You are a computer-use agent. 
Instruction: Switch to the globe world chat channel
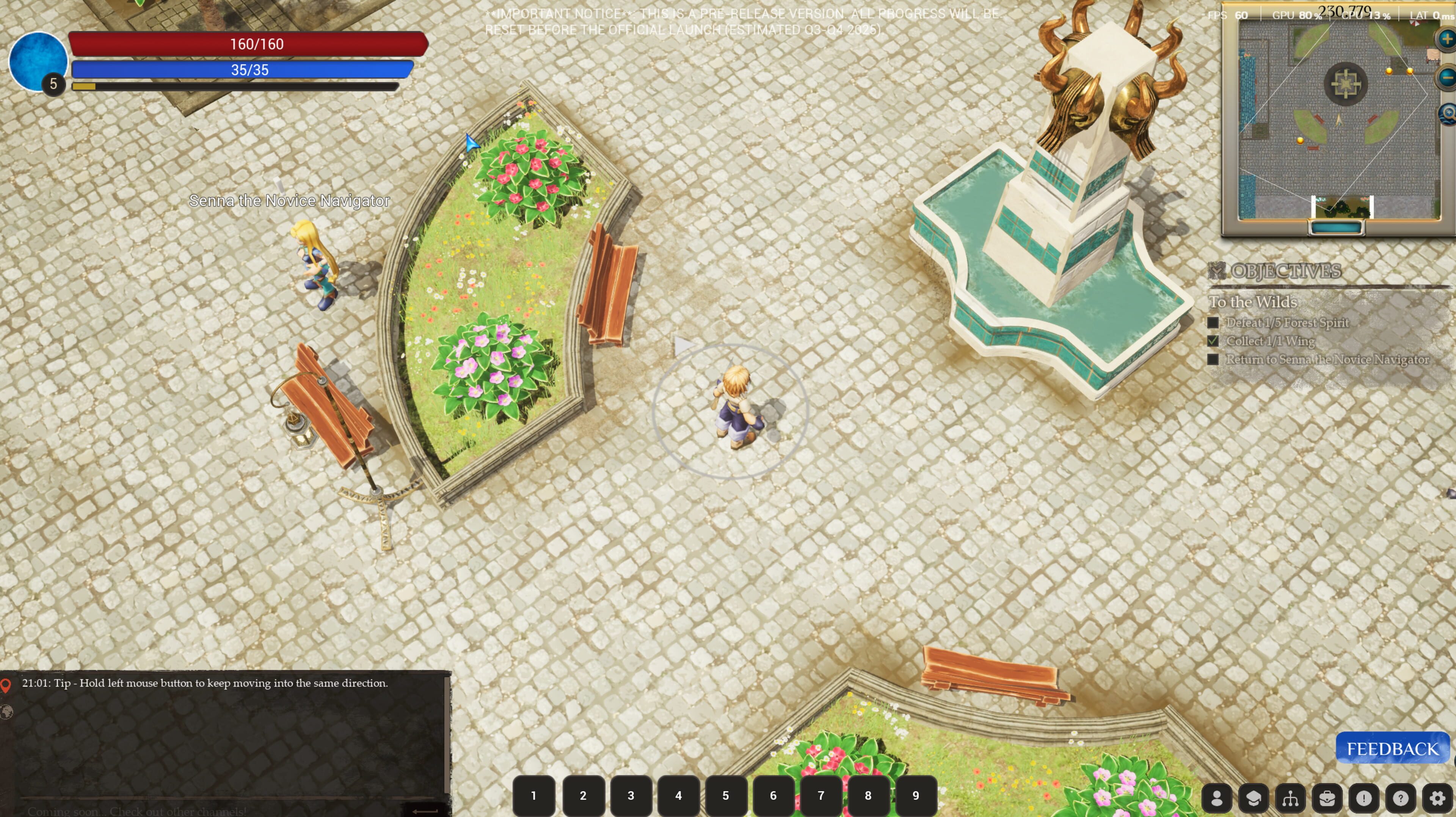(x=6, y=711)
